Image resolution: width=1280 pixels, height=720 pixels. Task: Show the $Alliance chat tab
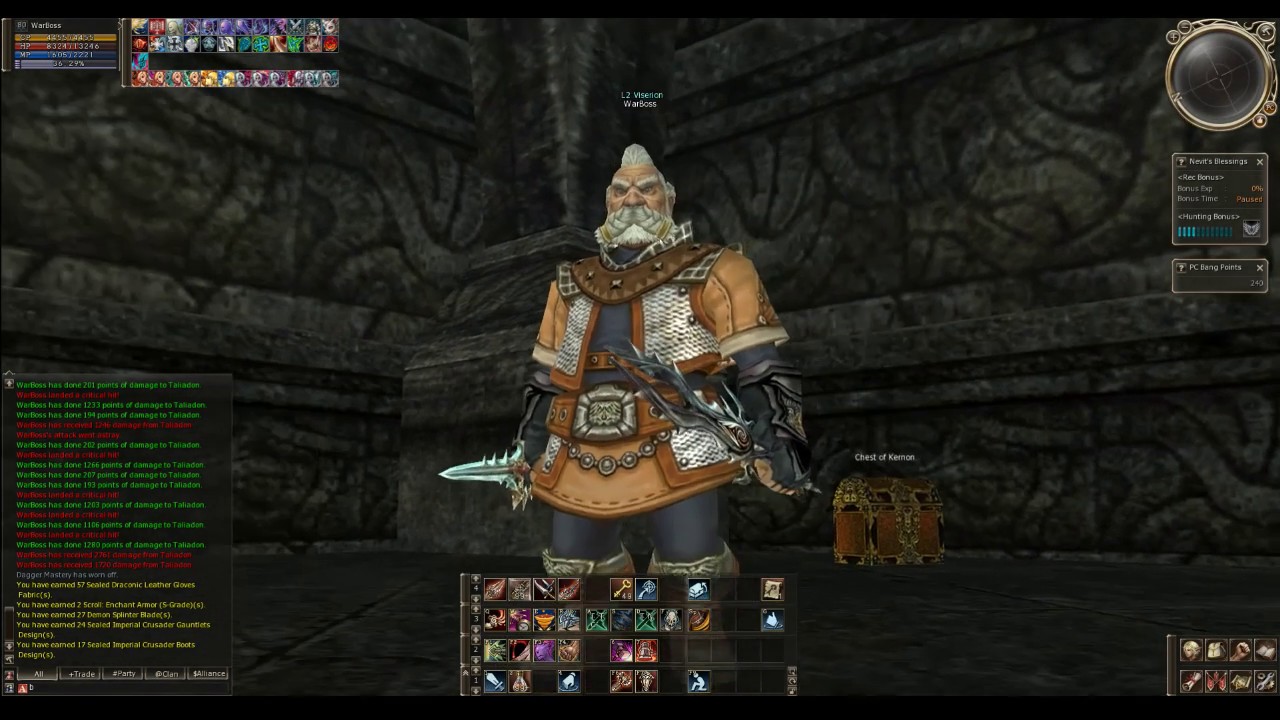(209, 674)
